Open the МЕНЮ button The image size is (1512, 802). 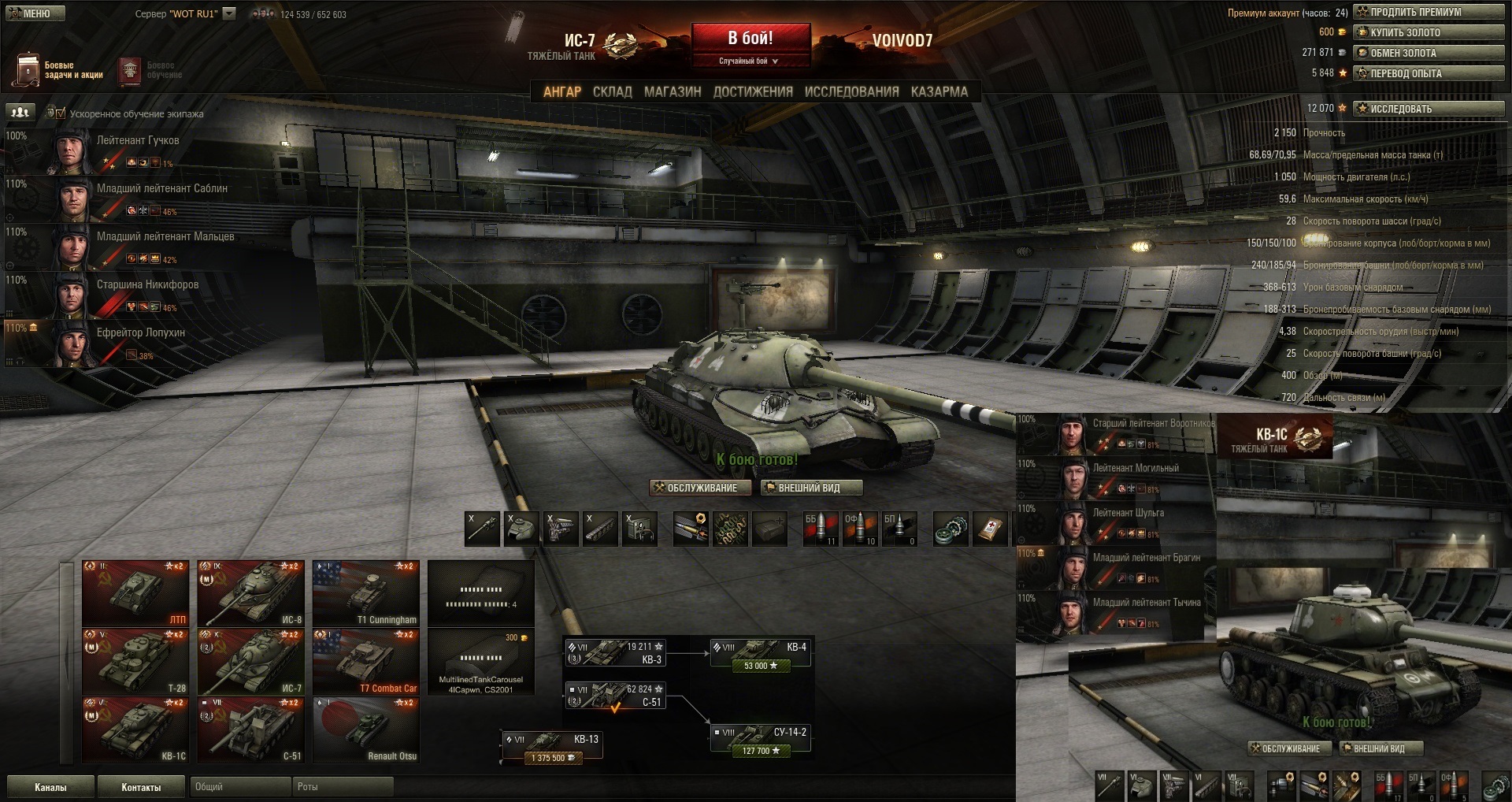[x=35, y=13]
